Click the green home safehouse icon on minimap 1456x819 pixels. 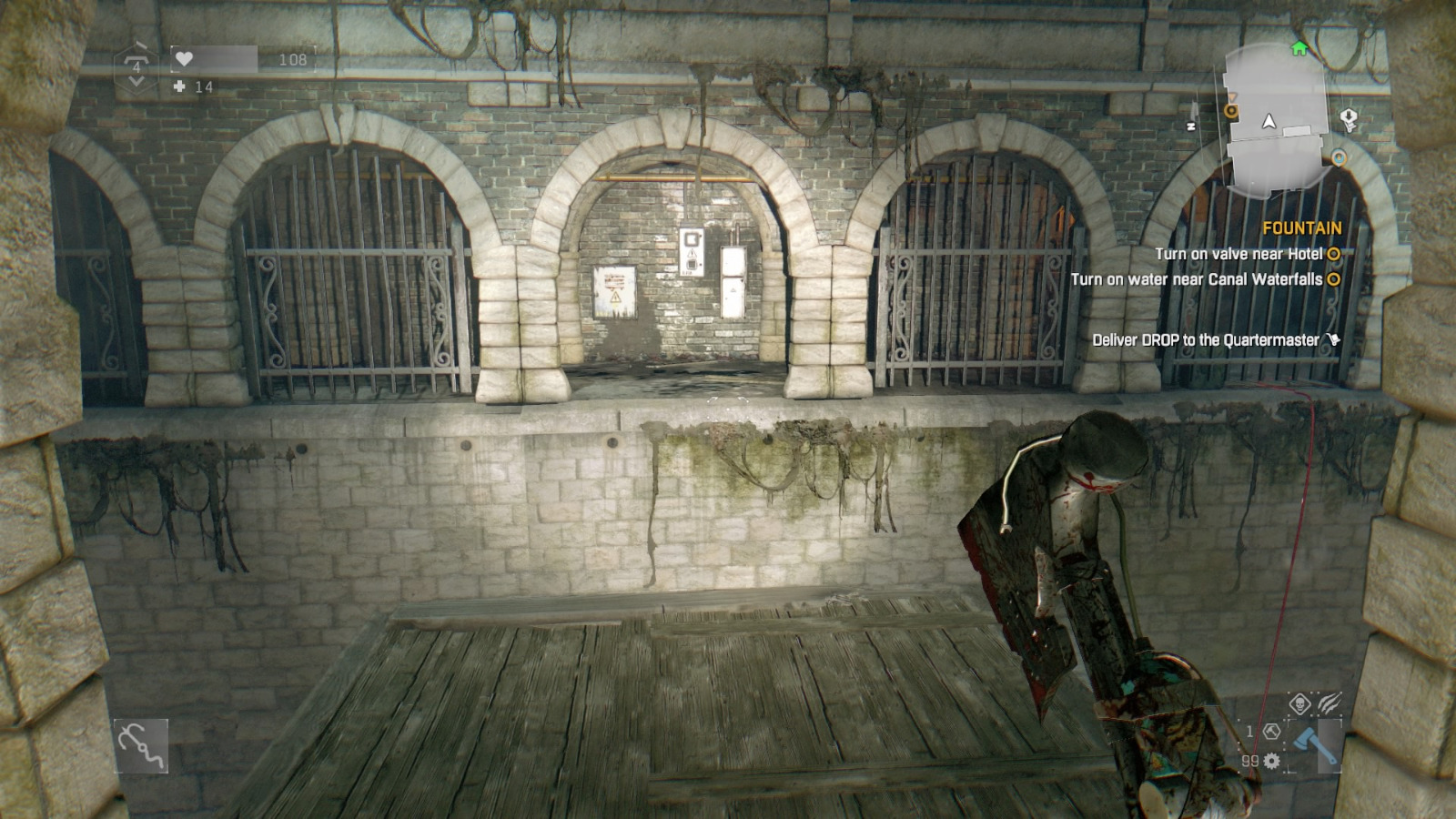click(x=1299, y=48)
